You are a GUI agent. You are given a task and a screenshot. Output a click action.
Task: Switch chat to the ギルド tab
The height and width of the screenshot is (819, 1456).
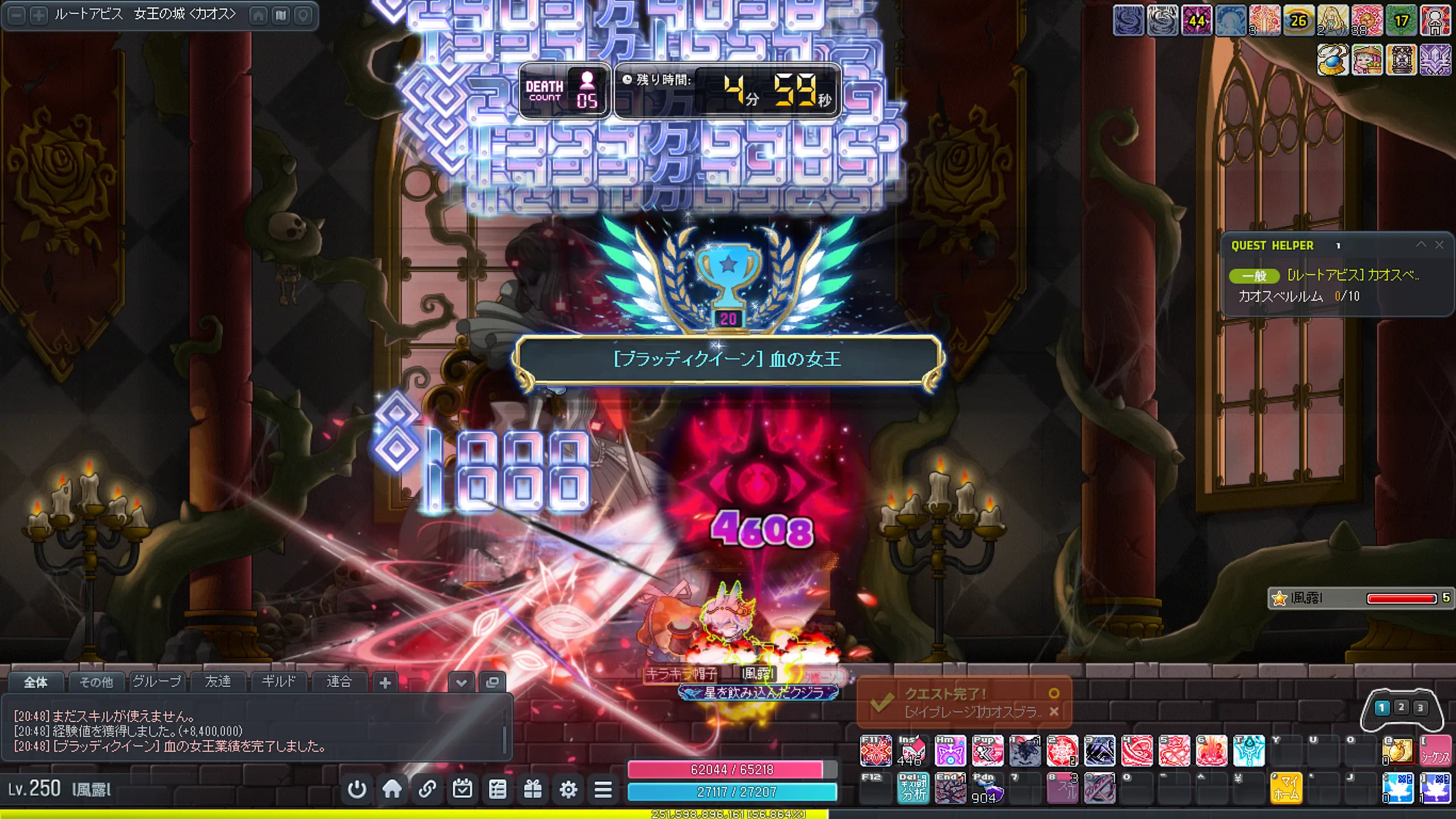pyautogui.click(x=278, y=681)
